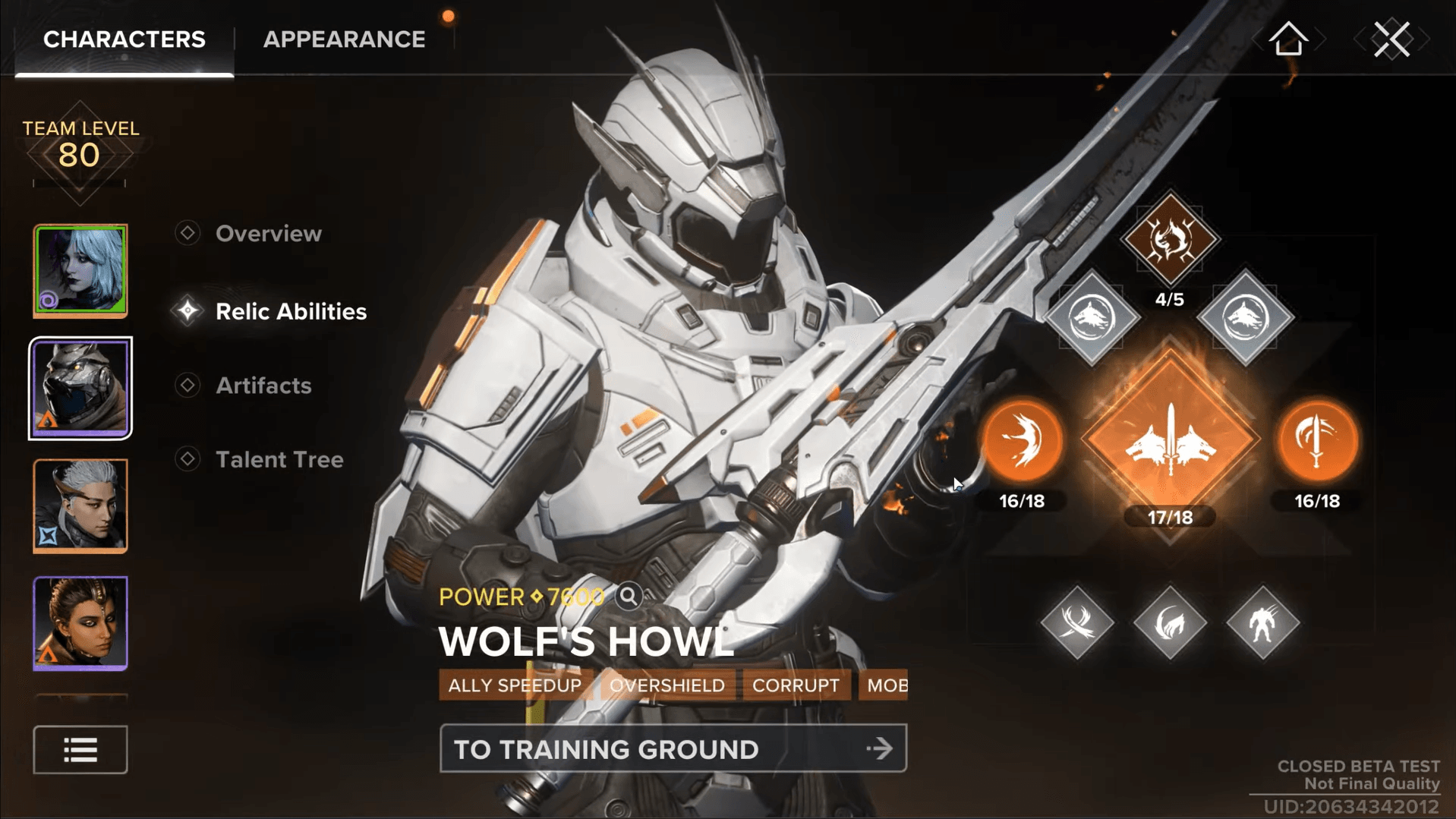Select the Characters tab
The height and width of the screenshot is (819, 1456).
(124, 39)
